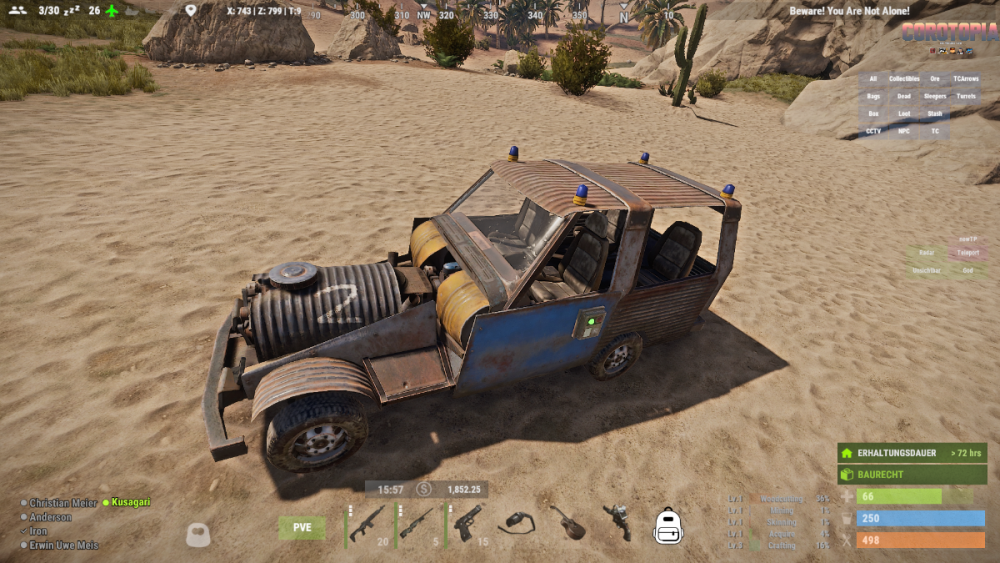1000x563 pixels.
Task: Choose the acoustic guitar hotbar slot
Action: click(568, 524)
